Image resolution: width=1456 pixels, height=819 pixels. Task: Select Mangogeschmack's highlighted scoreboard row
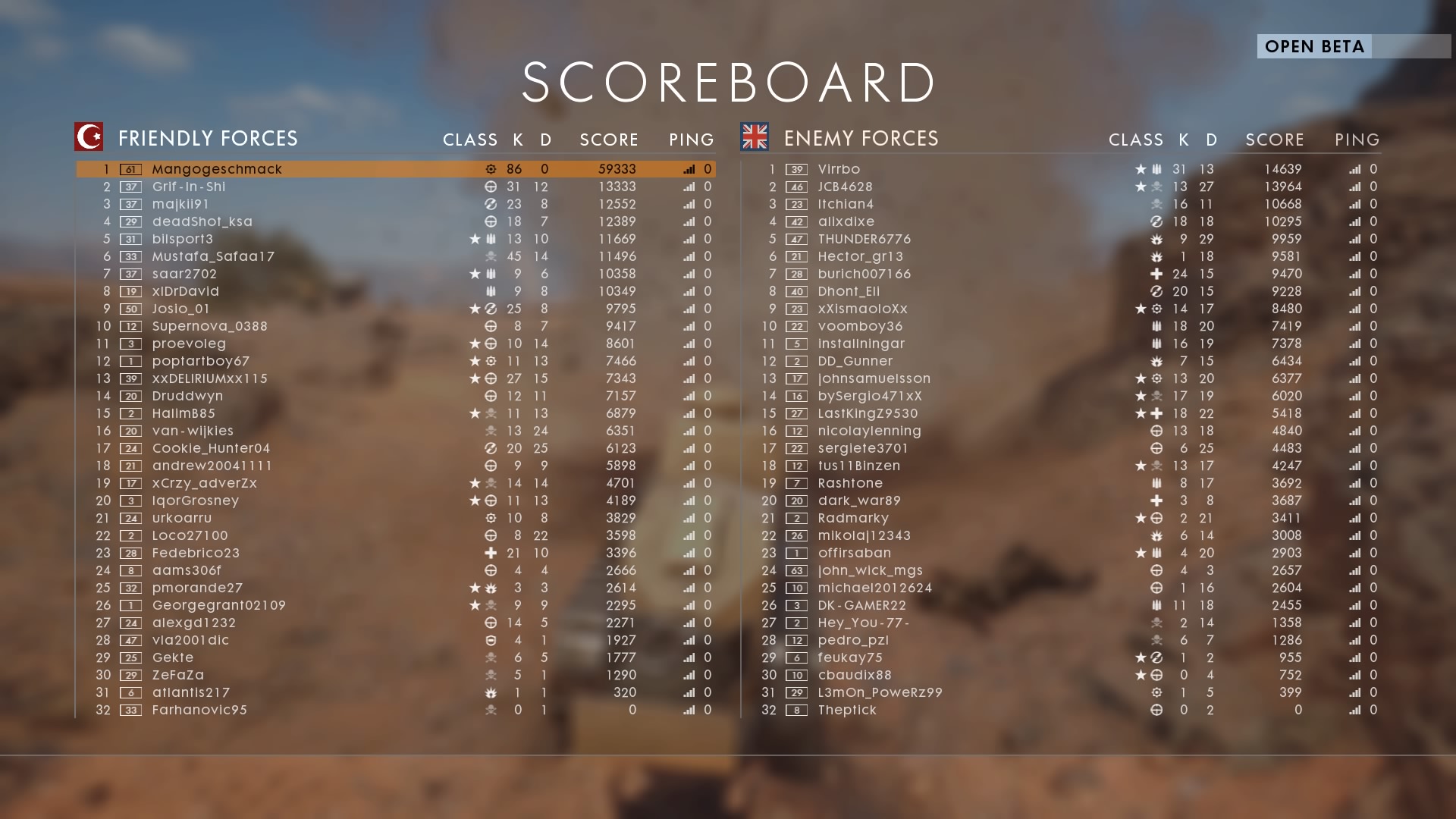point(217,169)
